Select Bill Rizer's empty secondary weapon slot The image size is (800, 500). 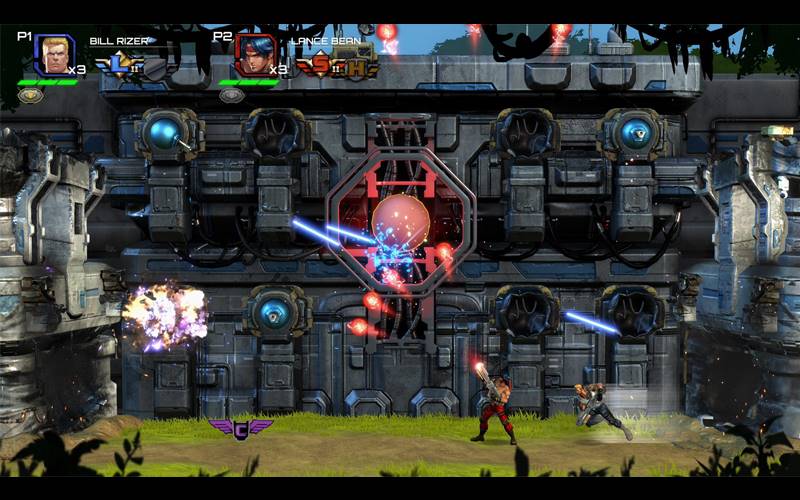[153, 67]
